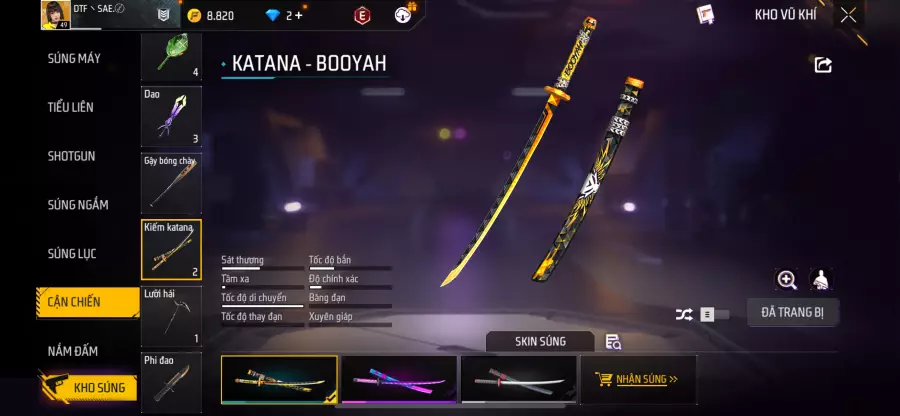Select the pink and blue katana skin
This screenshot has height=416, width=900.
[x=399, y=380]
